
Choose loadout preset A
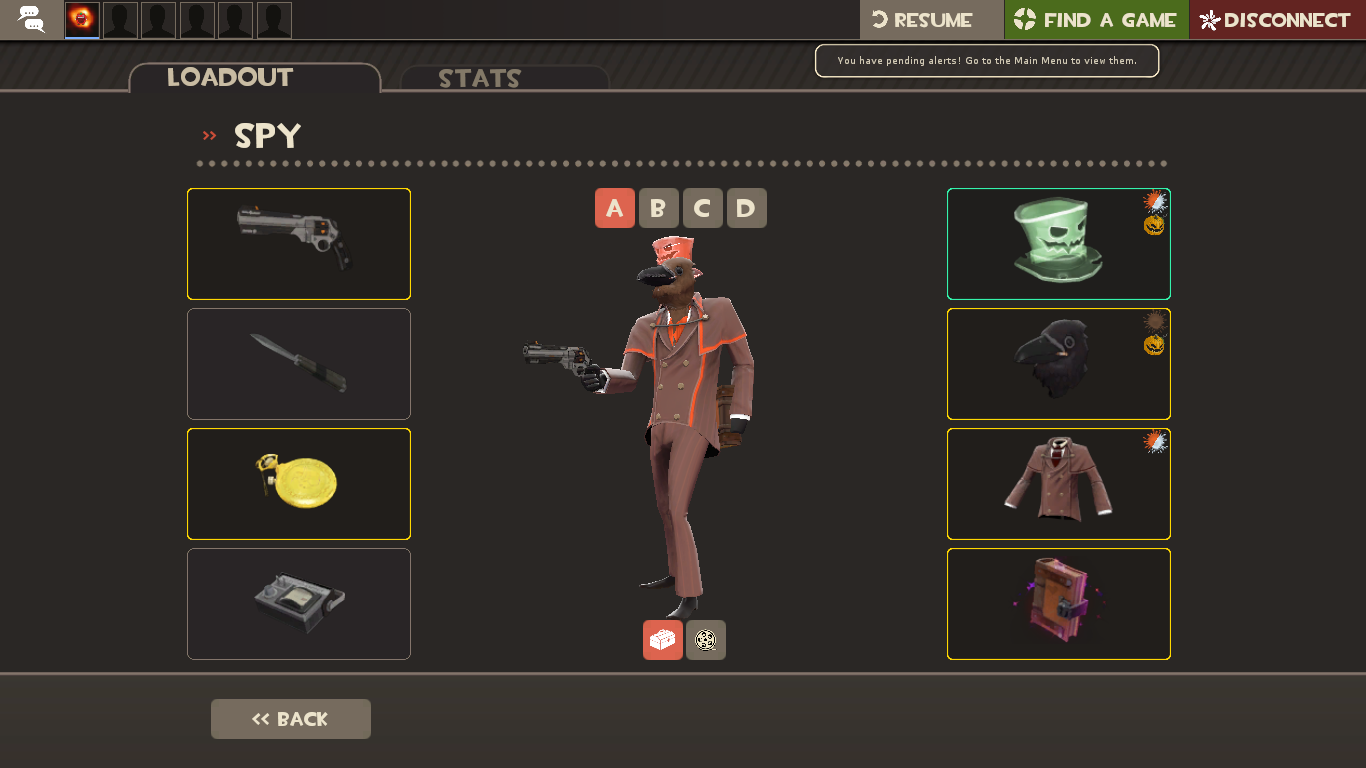coord(615,208)
